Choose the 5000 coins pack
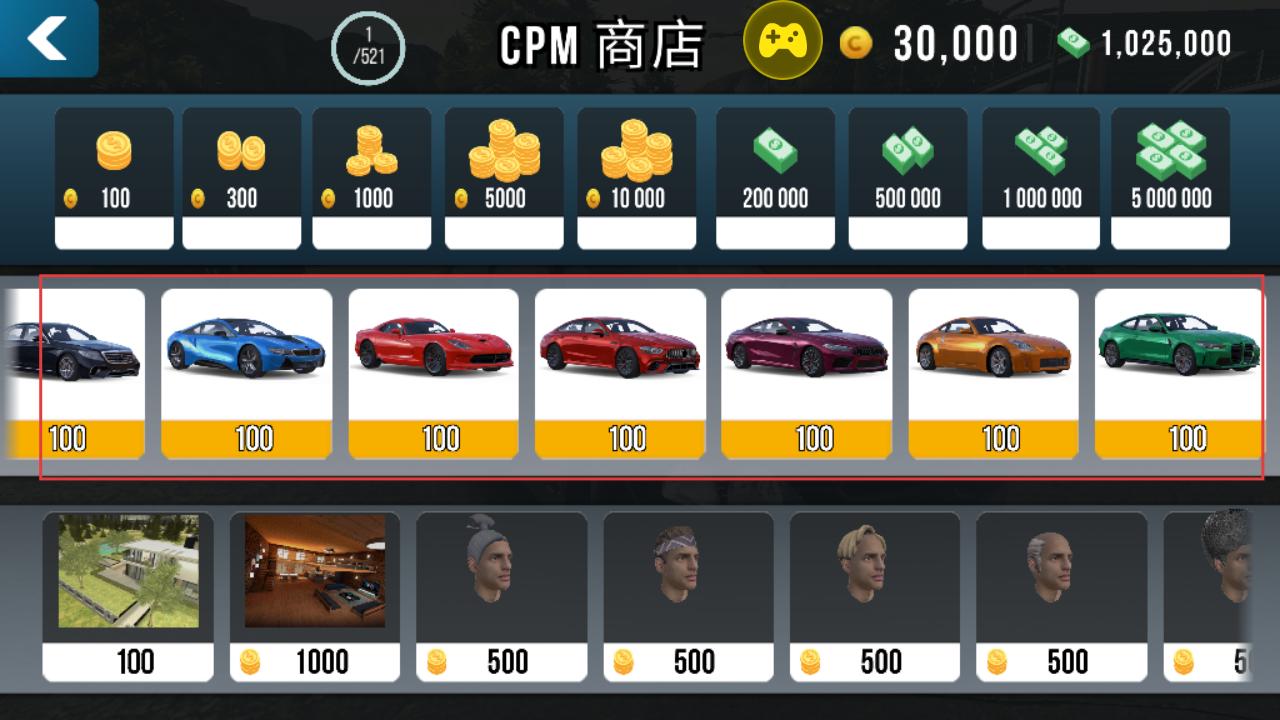This screenshot has height=720, width=1280. 504,178
